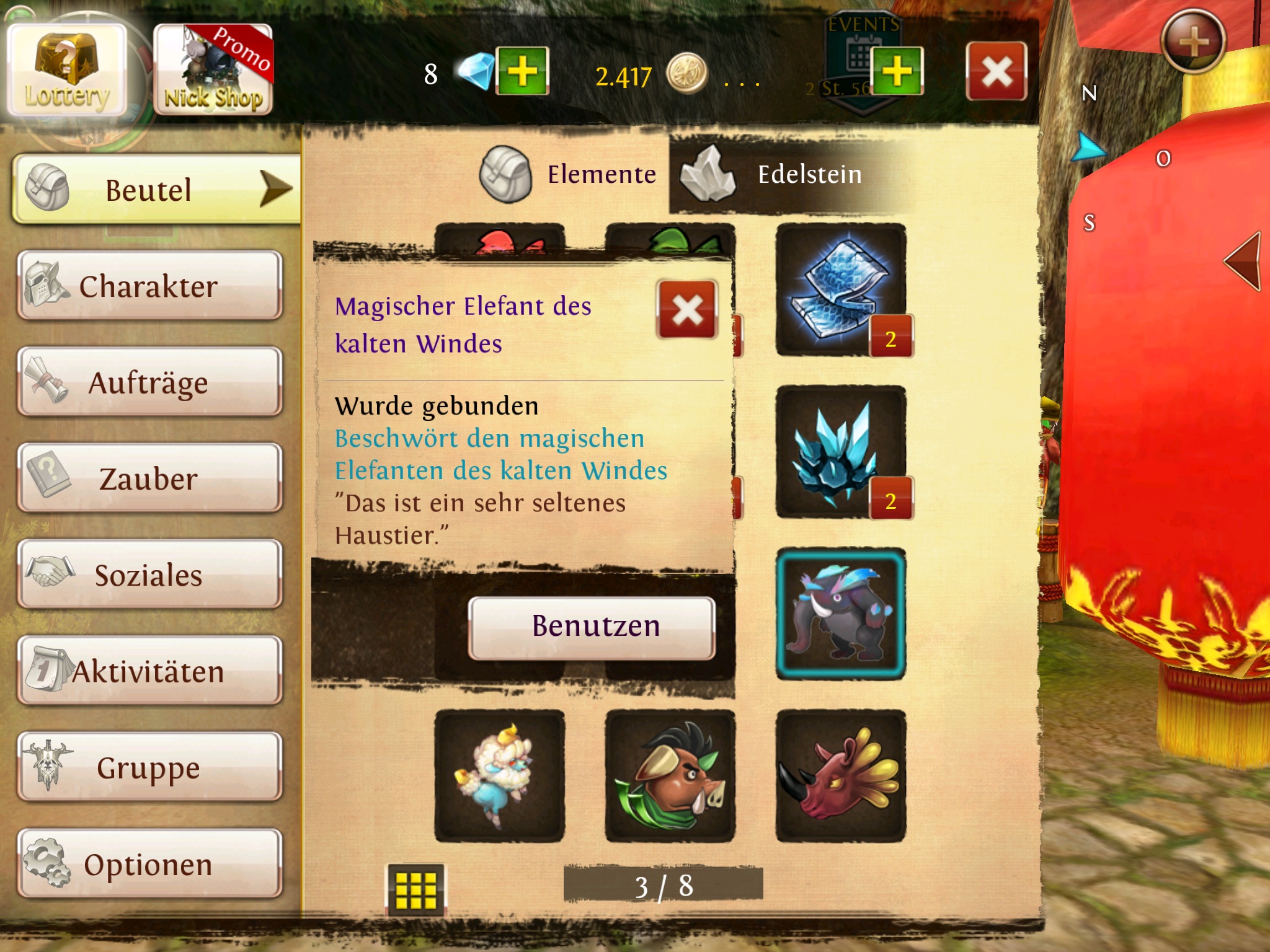Add more diamonds with the plus button
The height and width of the screenshot is (952, 1270).
pyautogui.click(x=523, y=71)
